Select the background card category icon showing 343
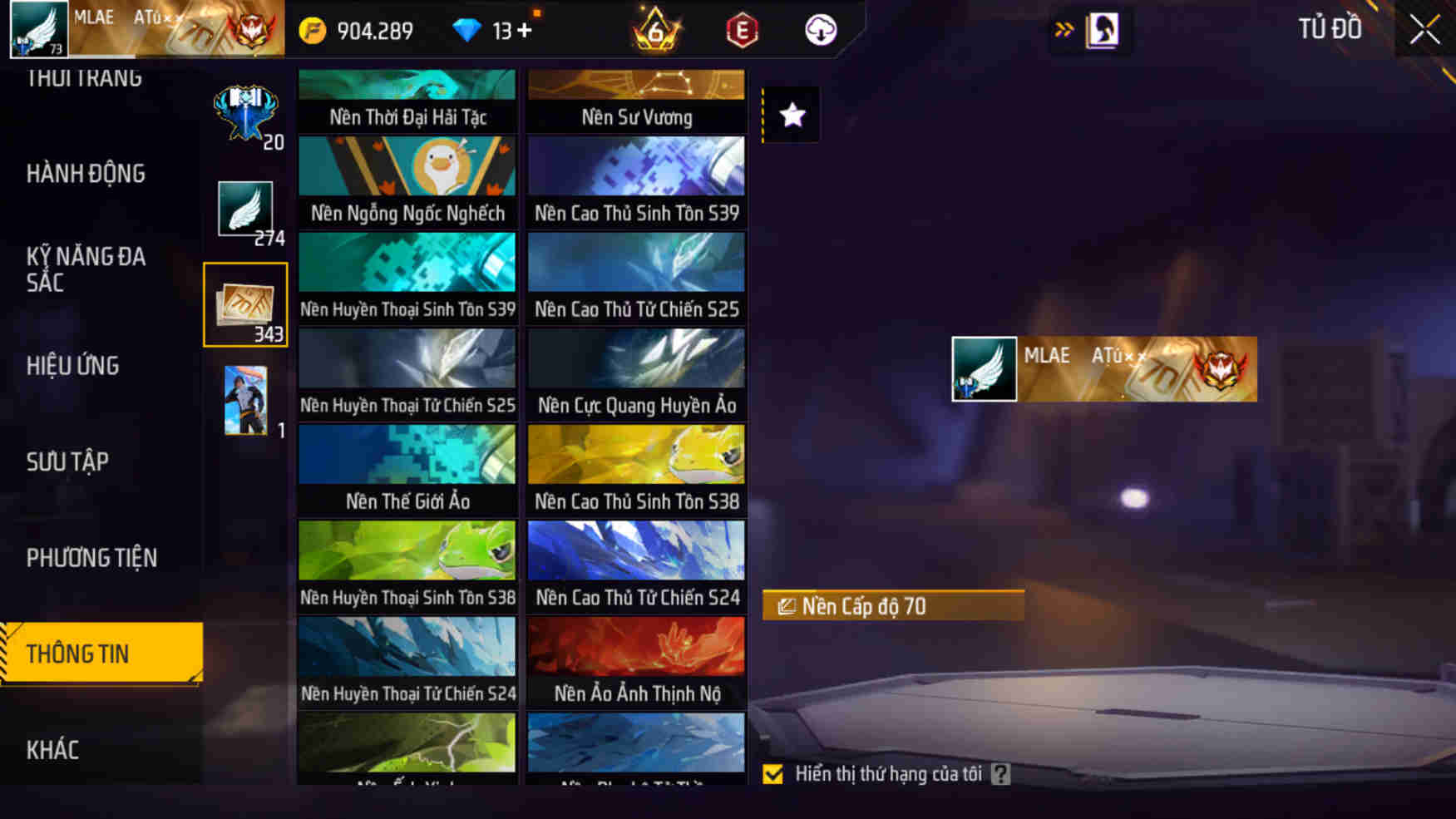This screenshot has height=819, width=1456. [245, 303]
